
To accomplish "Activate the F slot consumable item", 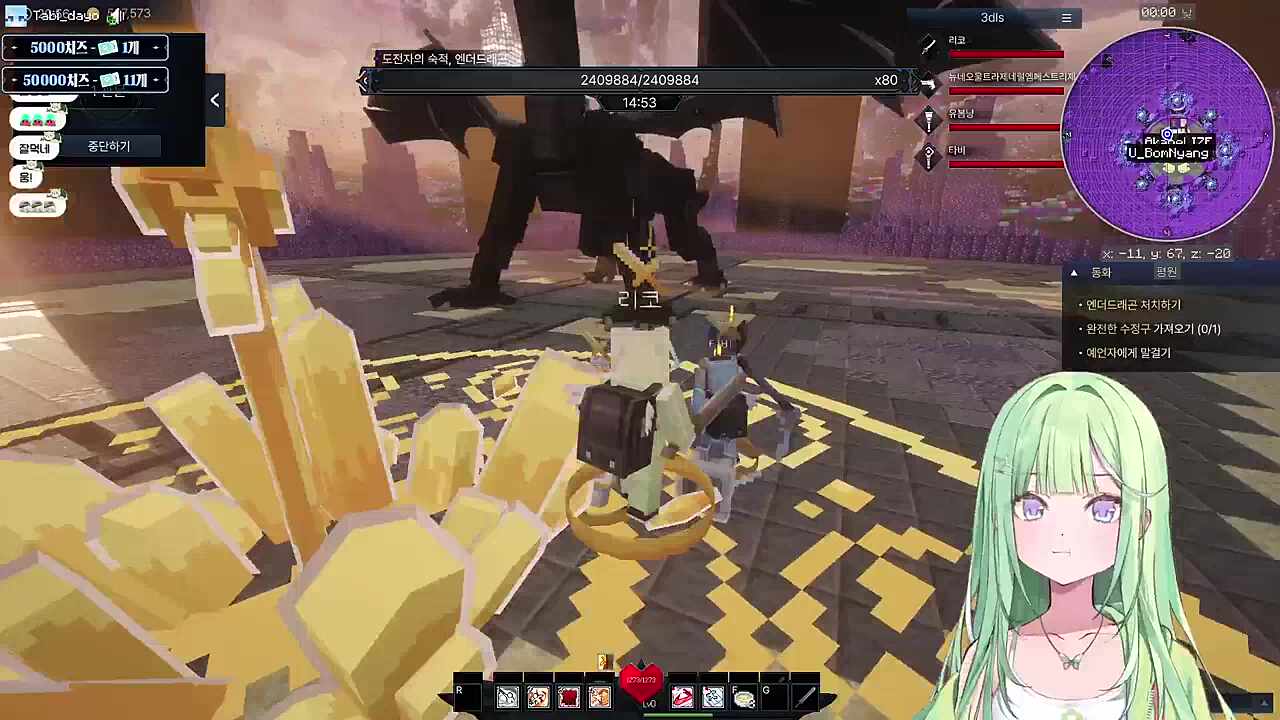I will 743,697.
